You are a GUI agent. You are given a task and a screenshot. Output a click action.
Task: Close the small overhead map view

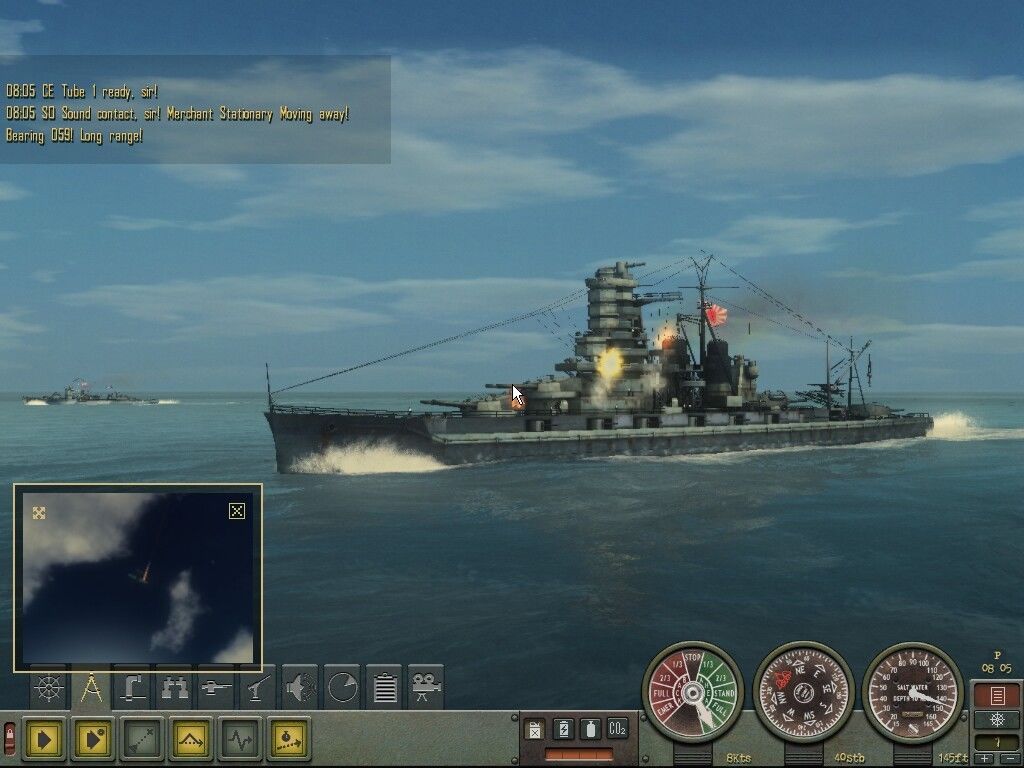tap(237, 511)
